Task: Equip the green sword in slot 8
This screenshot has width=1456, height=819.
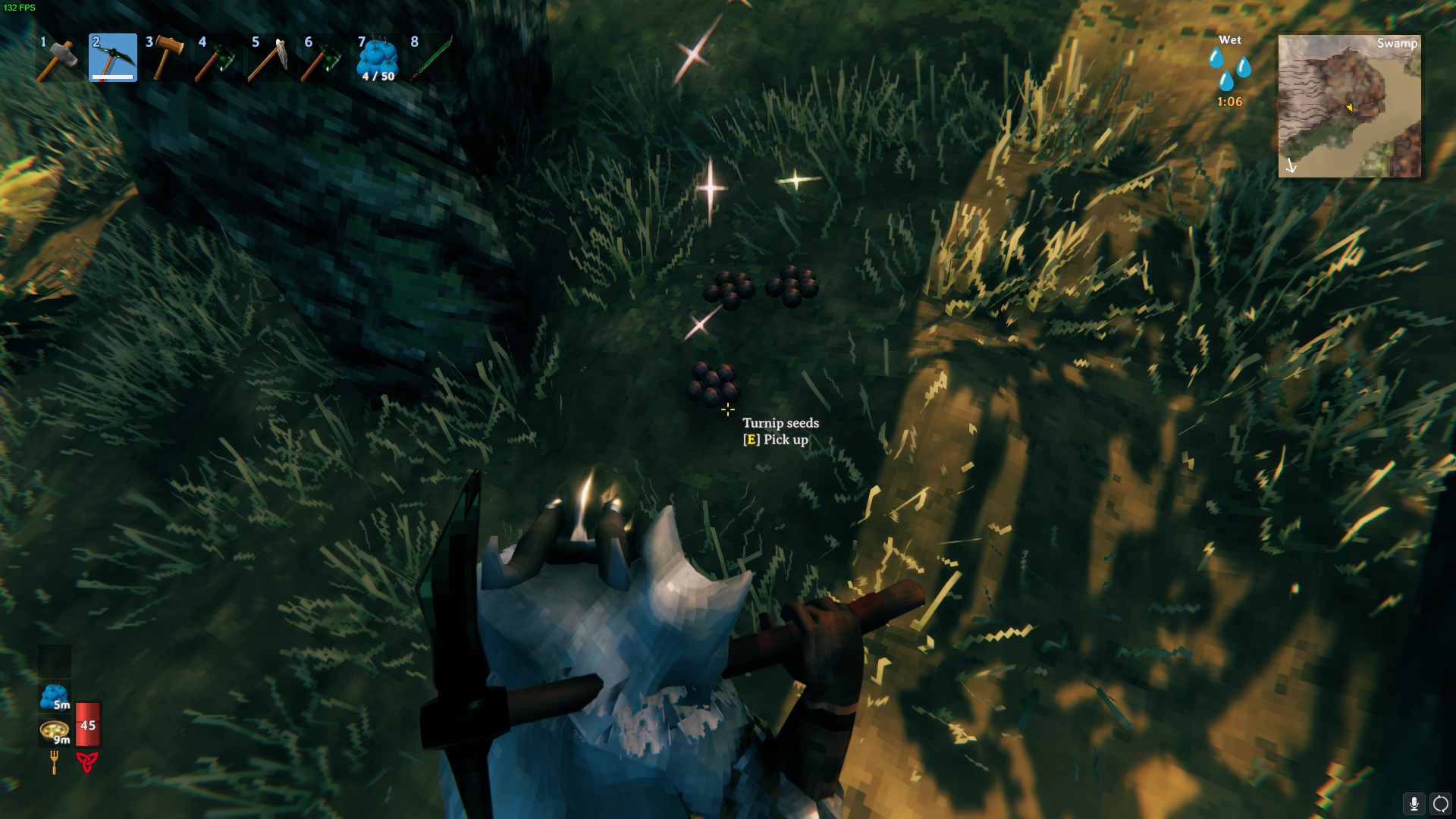Action: (431, 58)
